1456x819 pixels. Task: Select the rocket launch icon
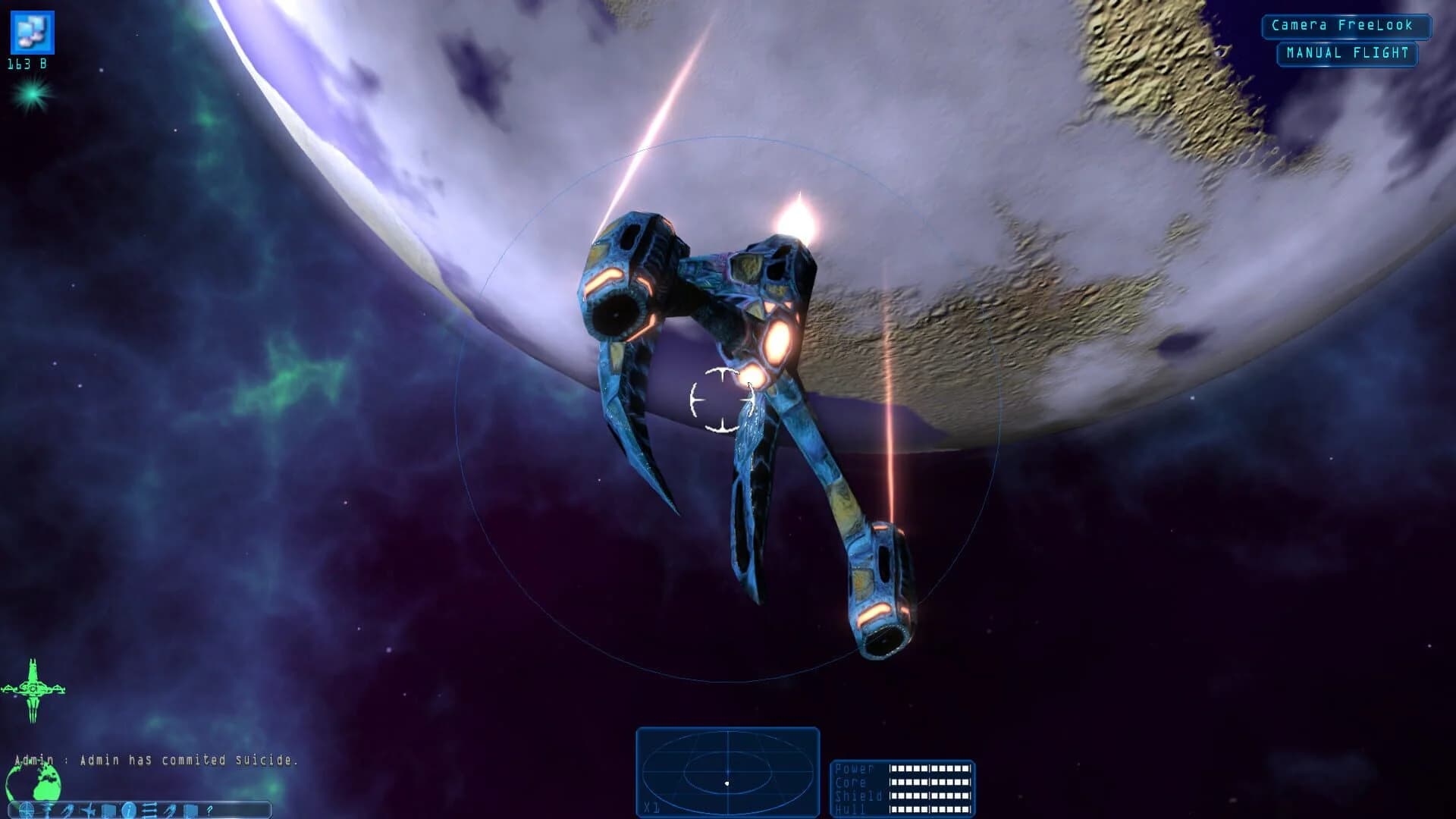(171, 810)
